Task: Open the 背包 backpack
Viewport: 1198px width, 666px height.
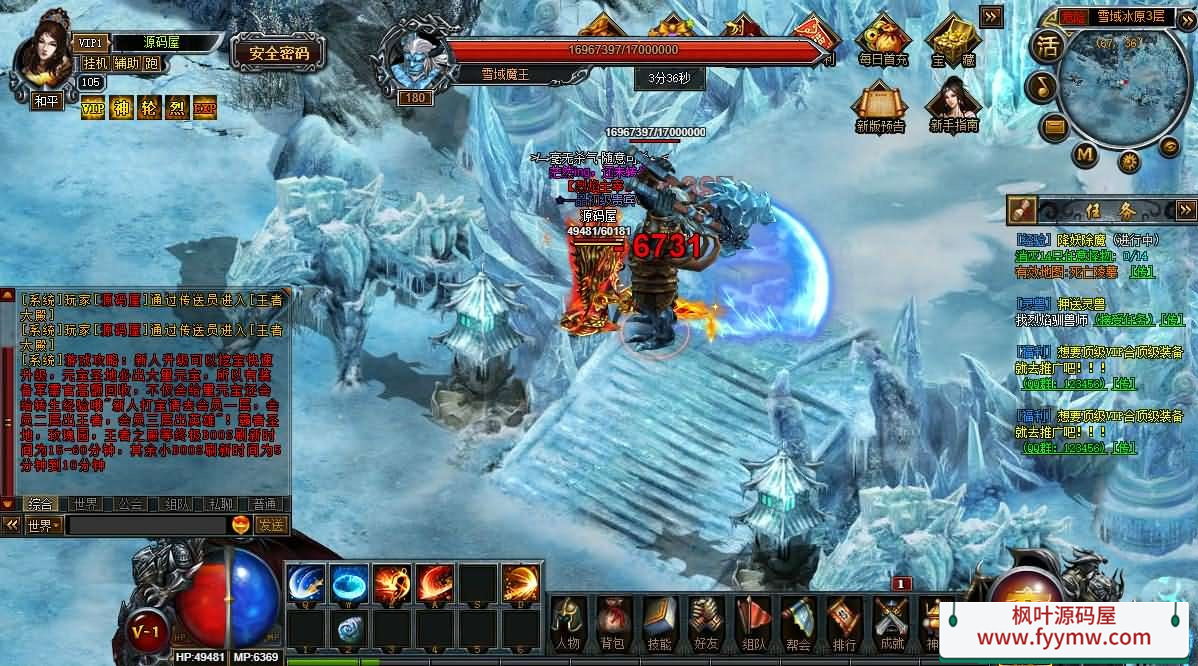Action: (612, 621)
